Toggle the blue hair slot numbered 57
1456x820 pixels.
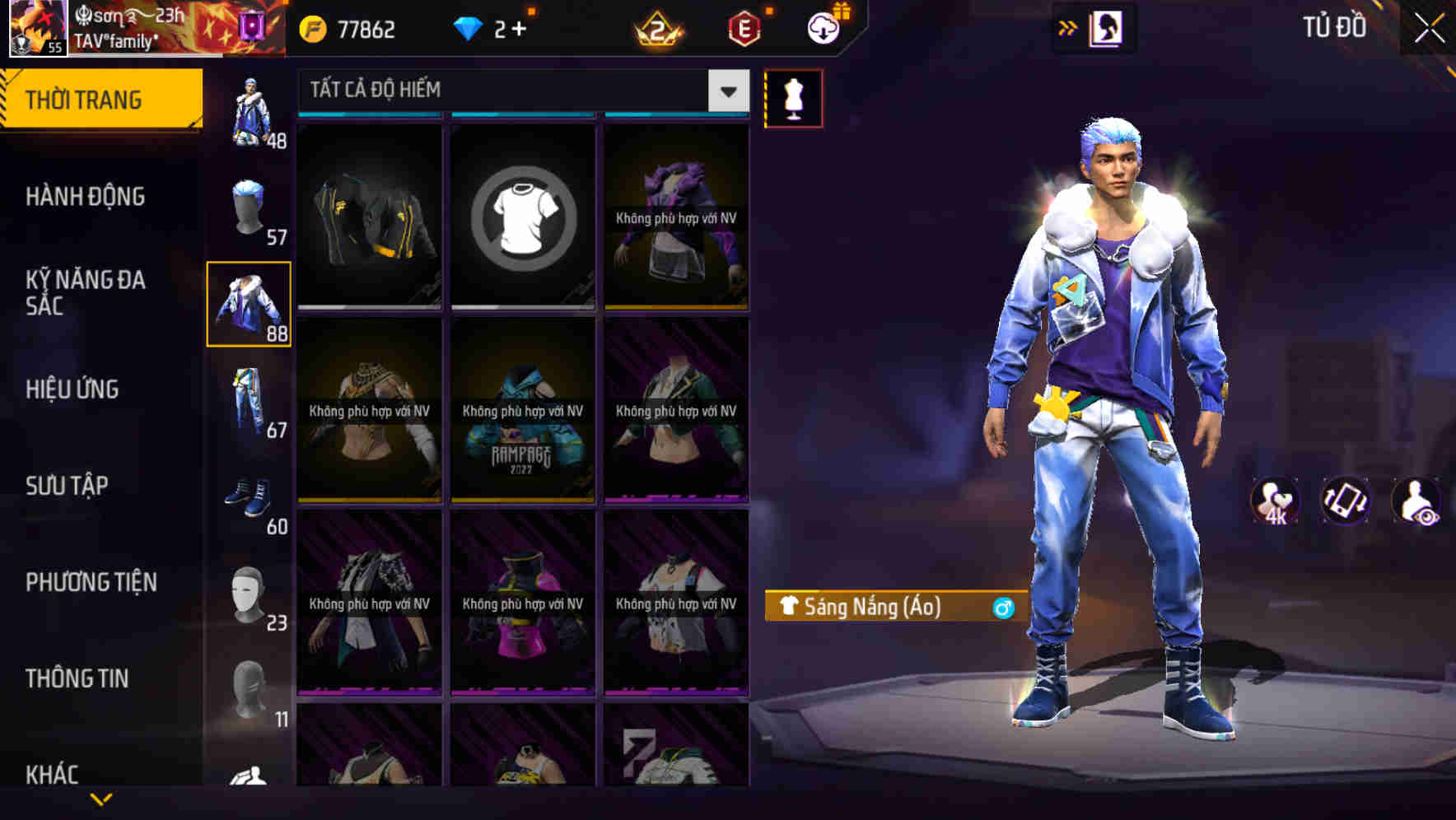click(249, 210)
